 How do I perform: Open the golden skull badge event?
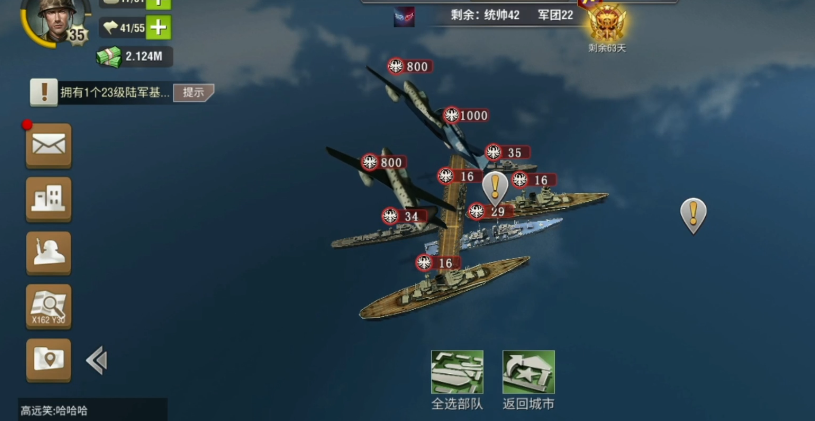pyautogui.click(x=606, y=22)
